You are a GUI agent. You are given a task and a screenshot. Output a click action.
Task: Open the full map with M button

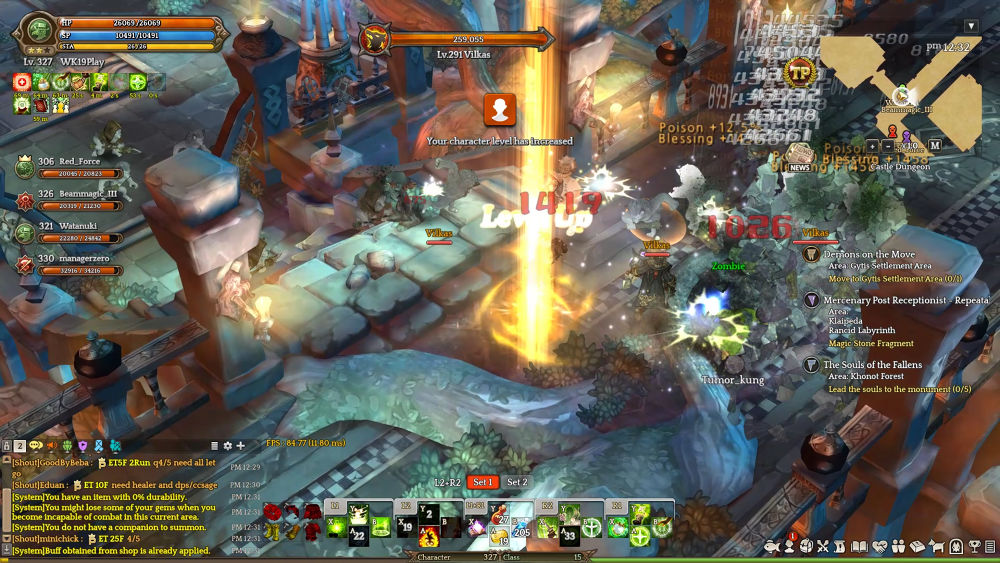pyautogui.click(x=934, y=145)
